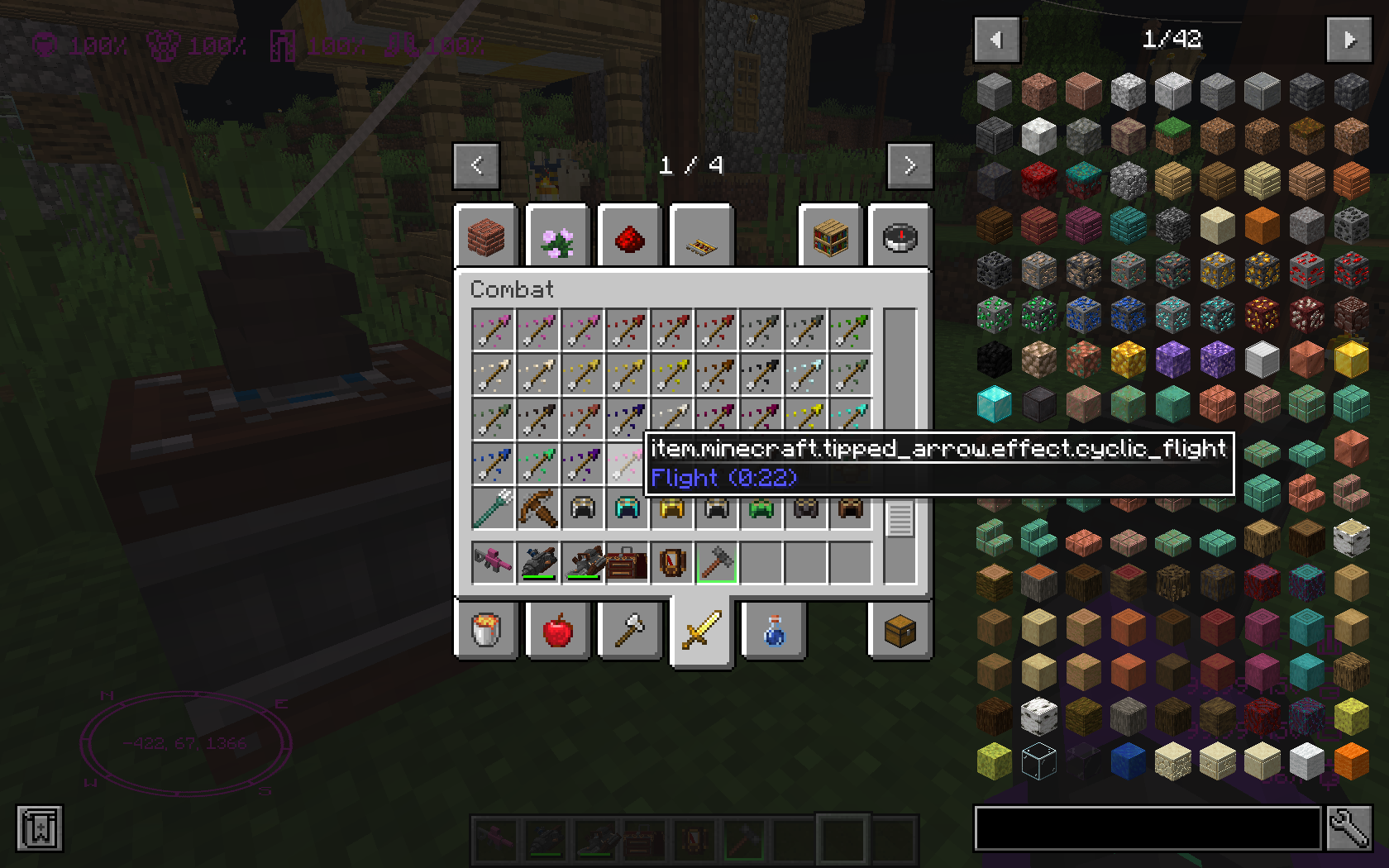
Task: Select the bookshelf tab icon
Action: 830,236
